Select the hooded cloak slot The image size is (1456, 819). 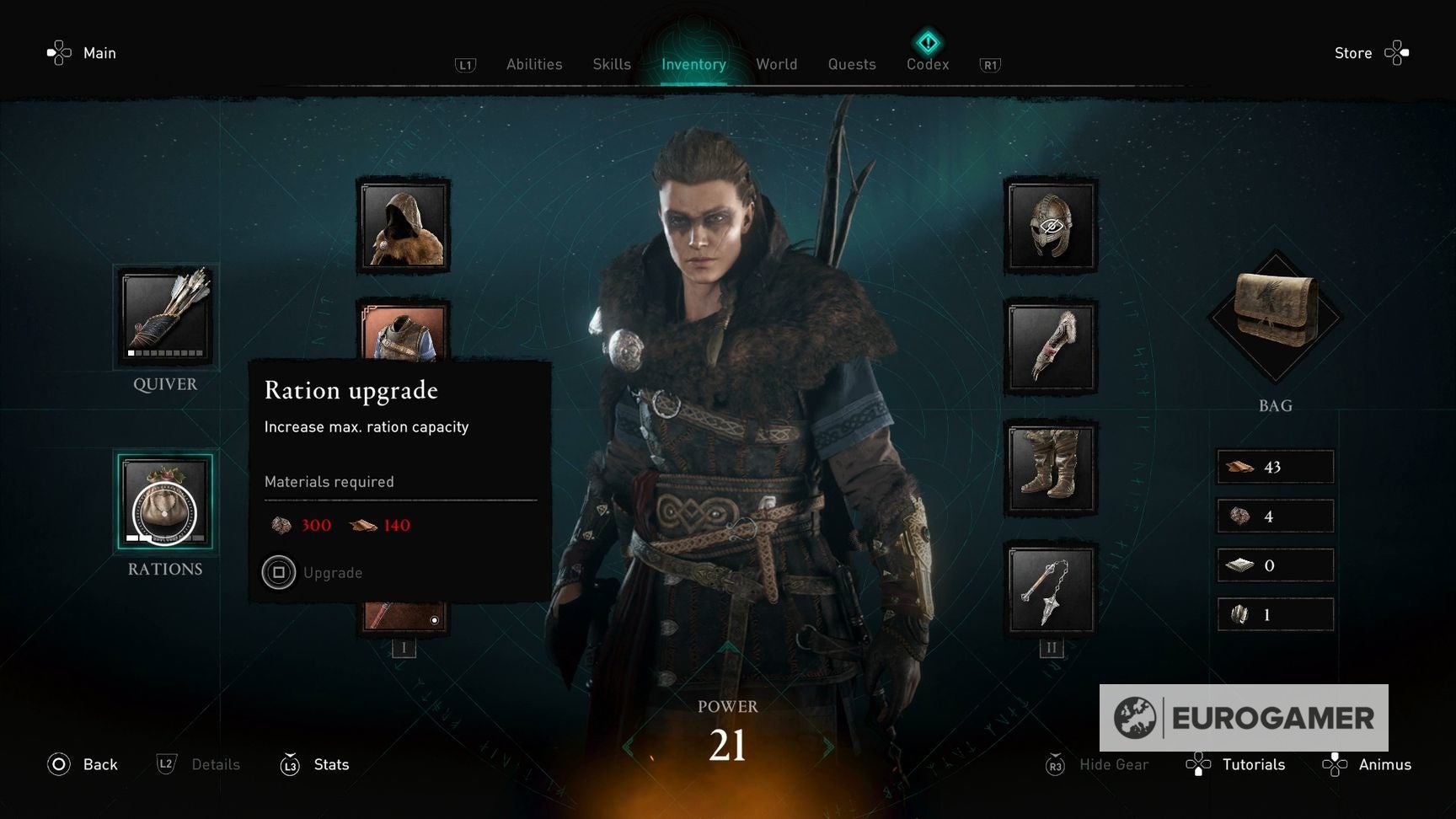(404, 226)
